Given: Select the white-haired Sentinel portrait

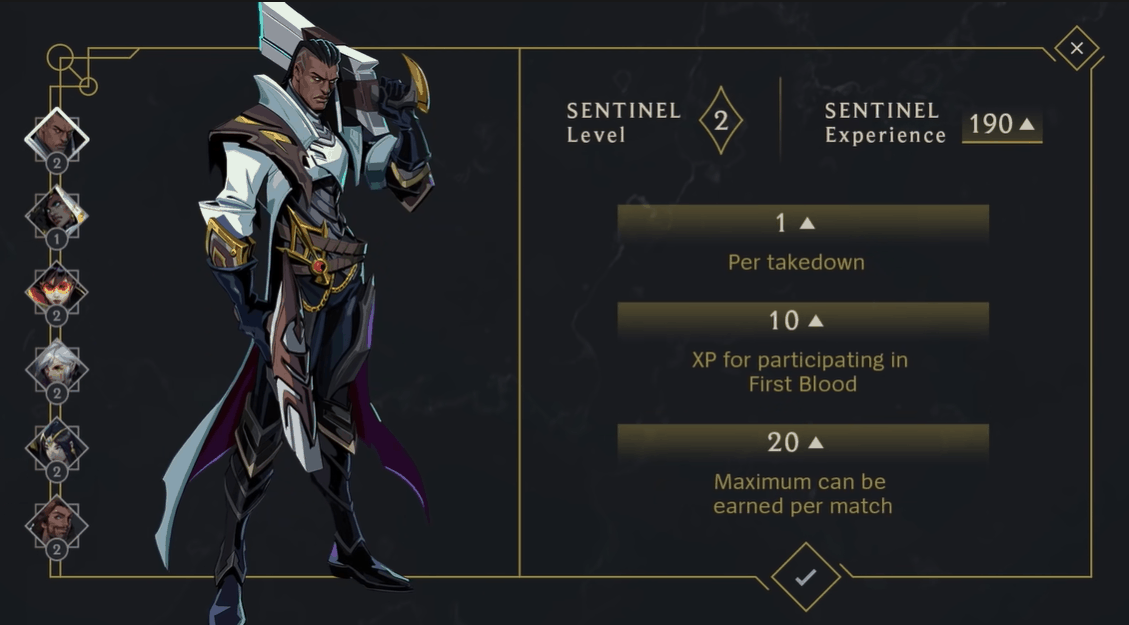Looking at the screenshot, I should (57, 369).
